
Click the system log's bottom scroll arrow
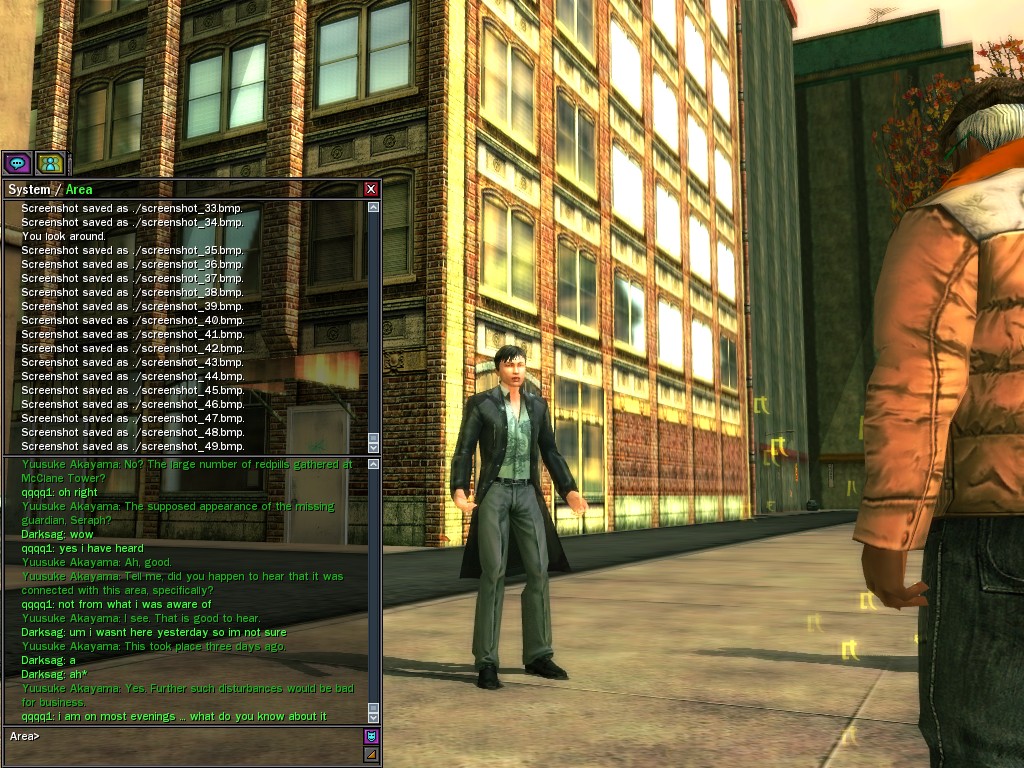(374, 447)
